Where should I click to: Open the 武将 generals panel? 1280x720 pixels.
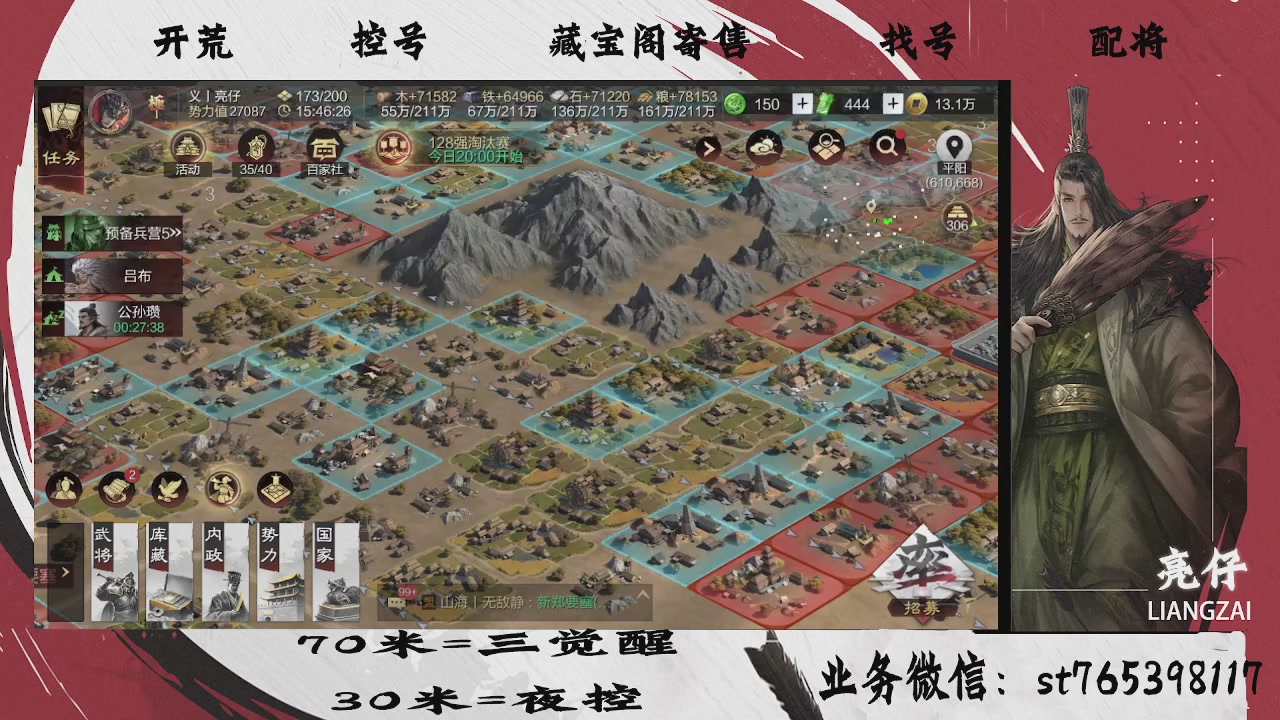[x=113, y=570]
